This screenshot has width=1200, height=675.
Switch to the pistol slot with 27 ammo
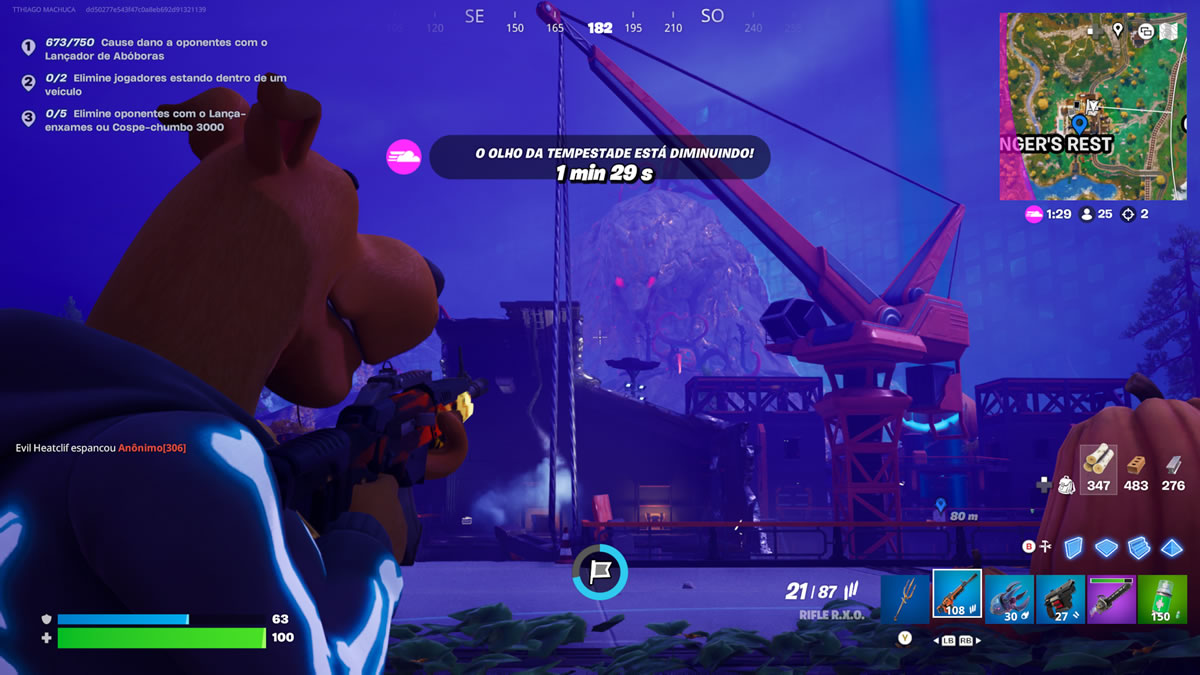[x=1061, y=598]
